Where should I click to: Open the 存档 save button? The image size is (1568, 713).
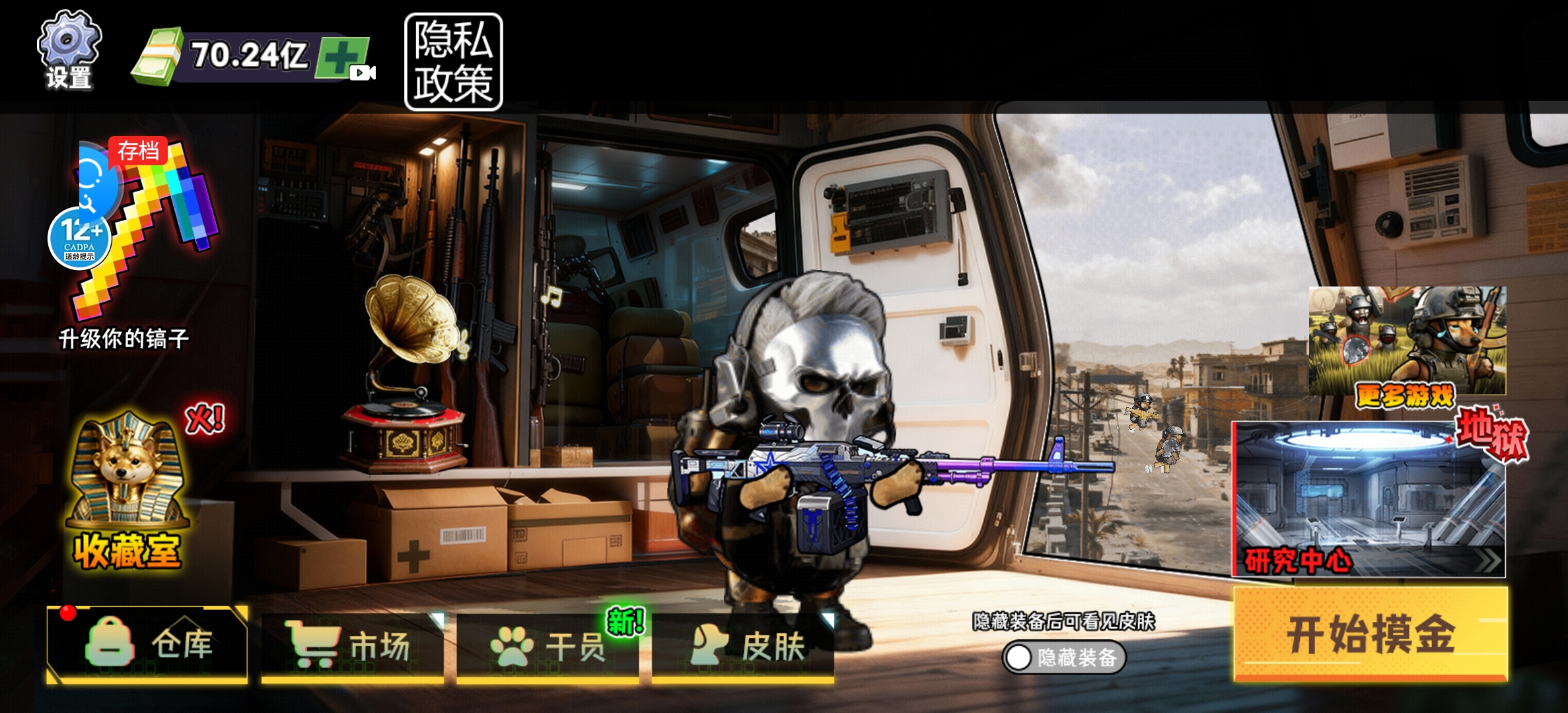[138, 152]
